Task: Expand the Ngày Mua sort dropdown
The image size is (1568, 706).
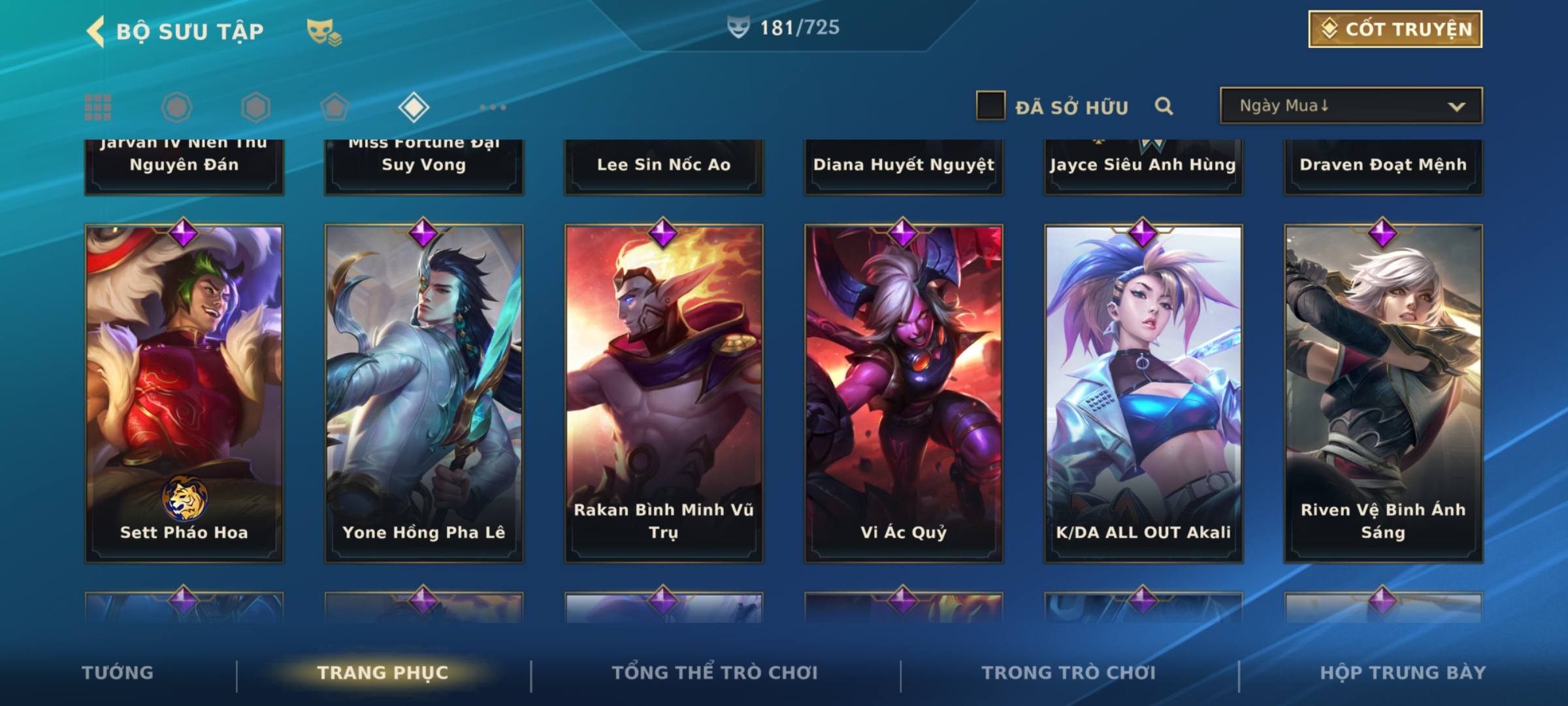Action: tap(1350, 106)
